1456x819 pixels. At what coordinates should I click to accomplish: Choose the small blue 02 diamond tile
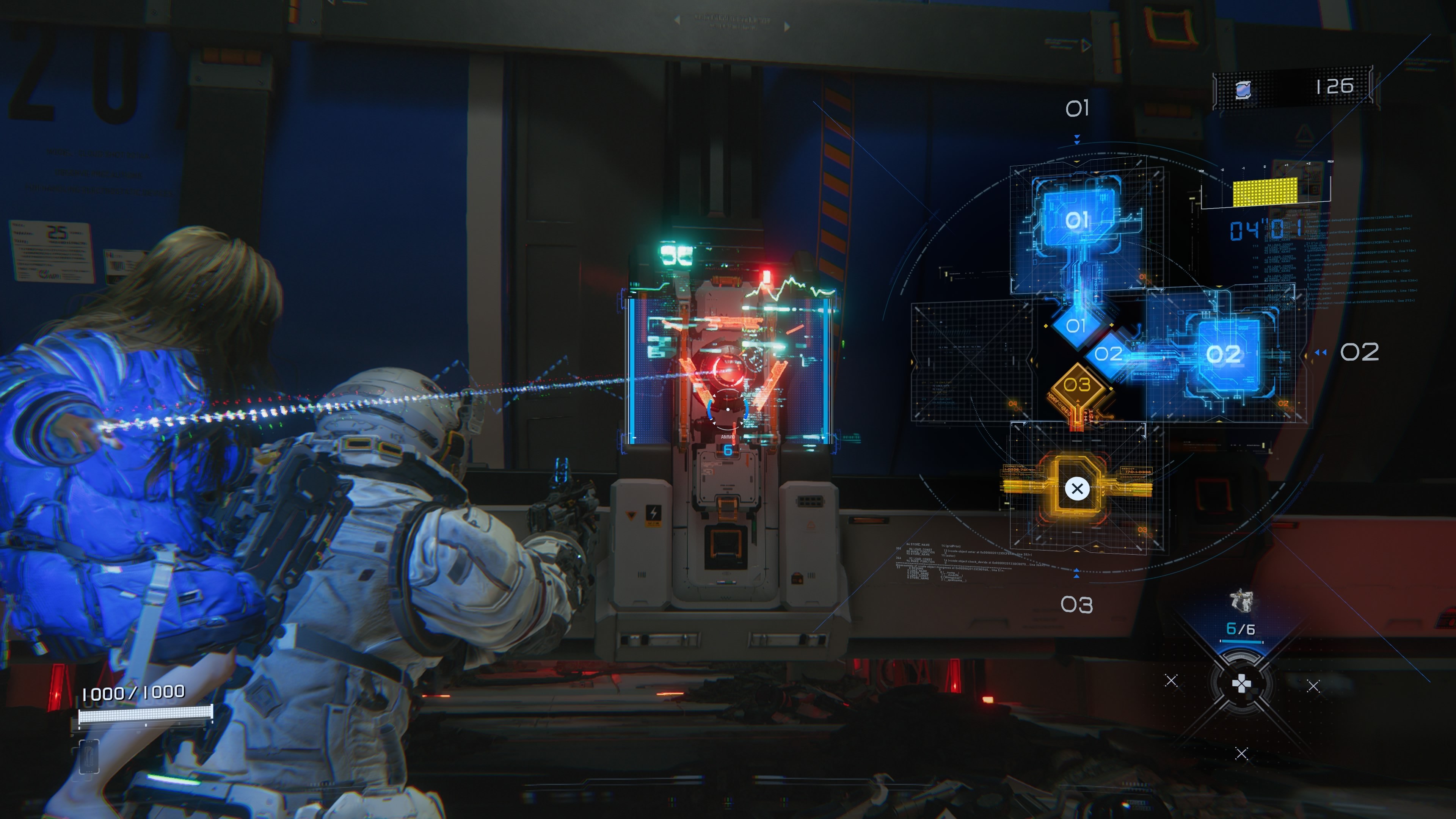click(x=1108, y=355)
